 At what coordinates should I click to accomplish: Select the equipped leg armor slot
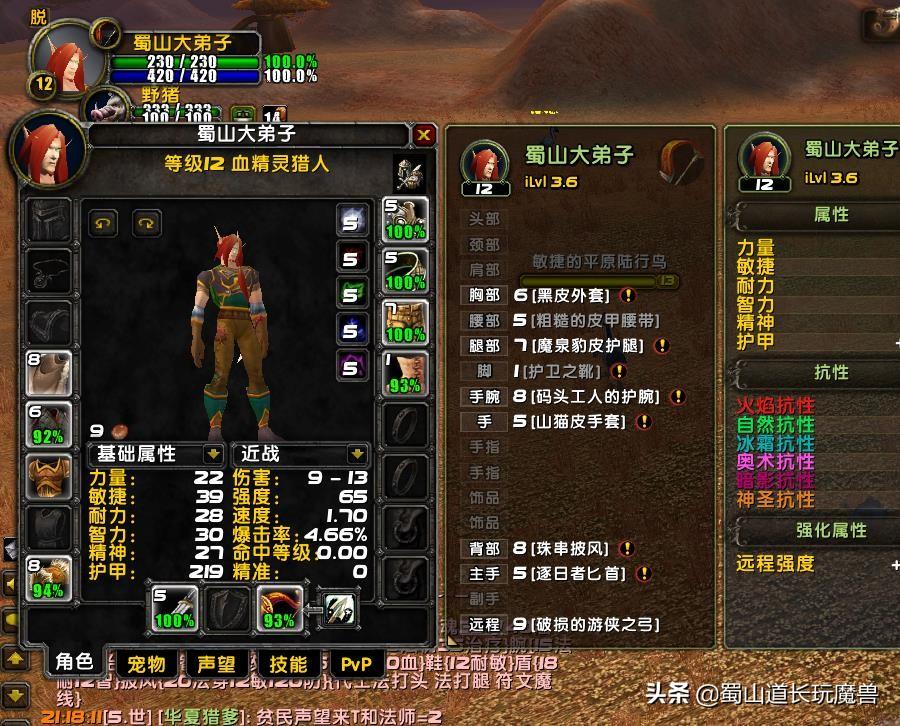(x=405, y=322)
